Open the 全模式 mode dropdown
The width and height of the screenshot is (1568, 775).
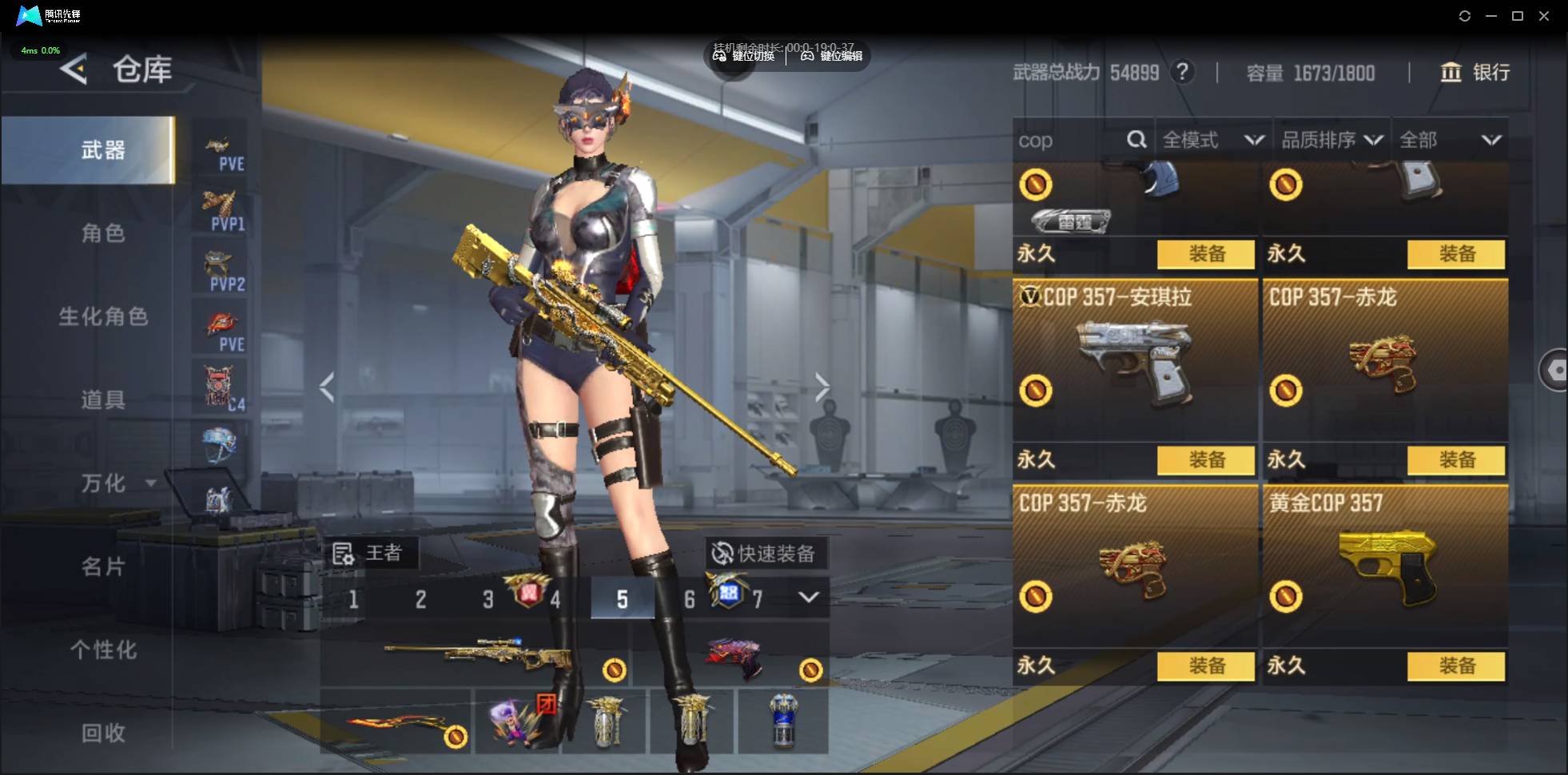(x=1212, y=141)
